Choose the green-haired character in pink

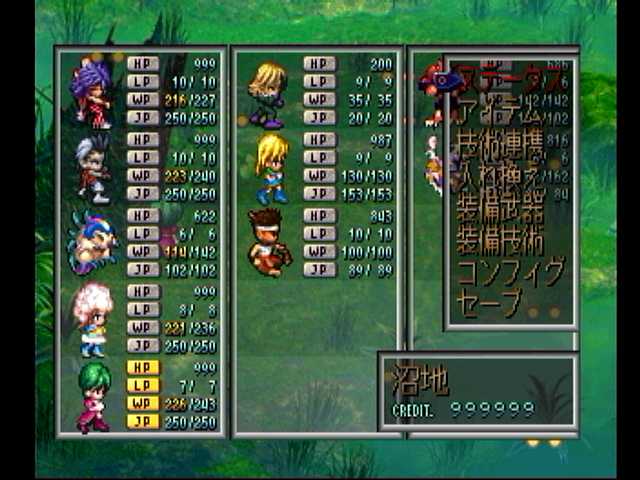point(93,395)
